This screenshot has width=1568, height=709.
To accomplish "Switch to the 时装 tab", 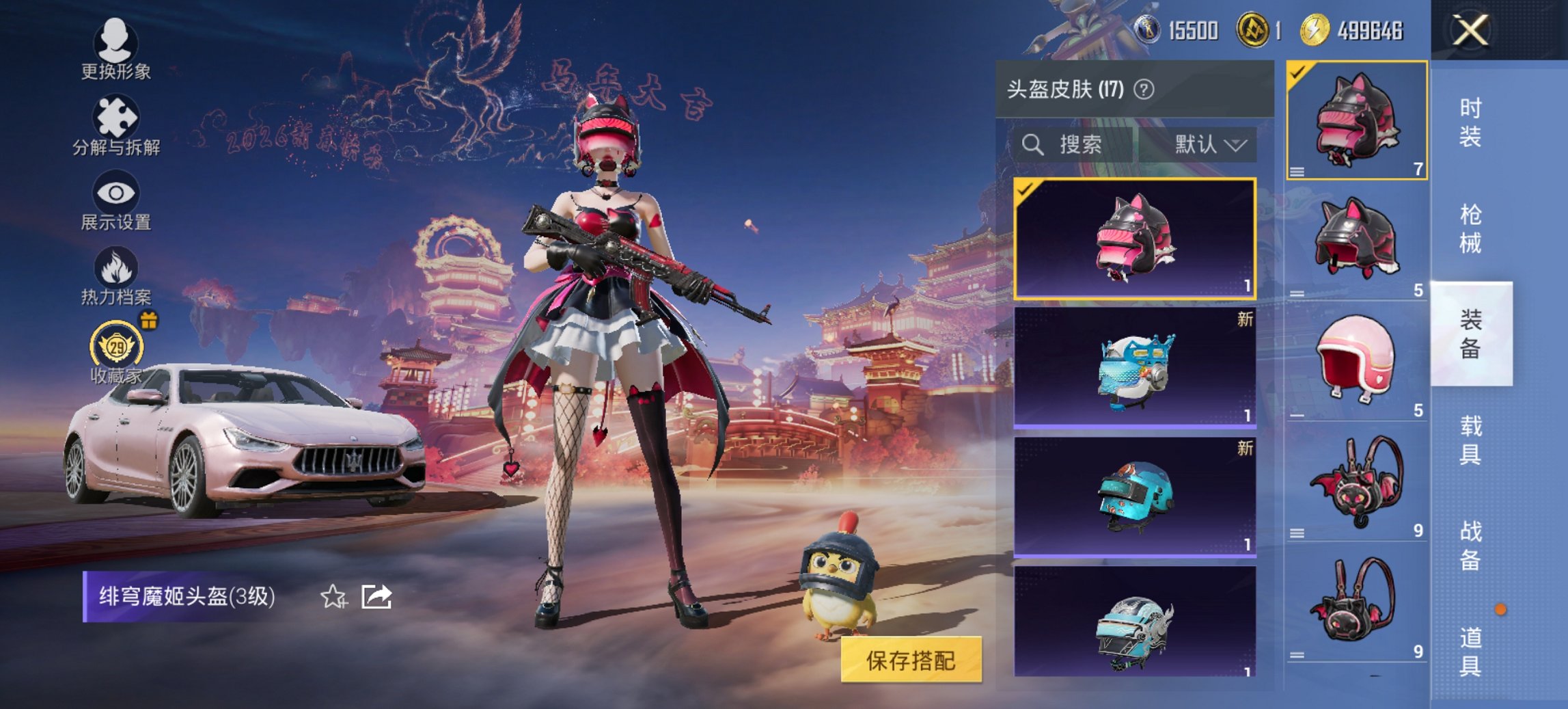I will click(x=1472, y=123).
